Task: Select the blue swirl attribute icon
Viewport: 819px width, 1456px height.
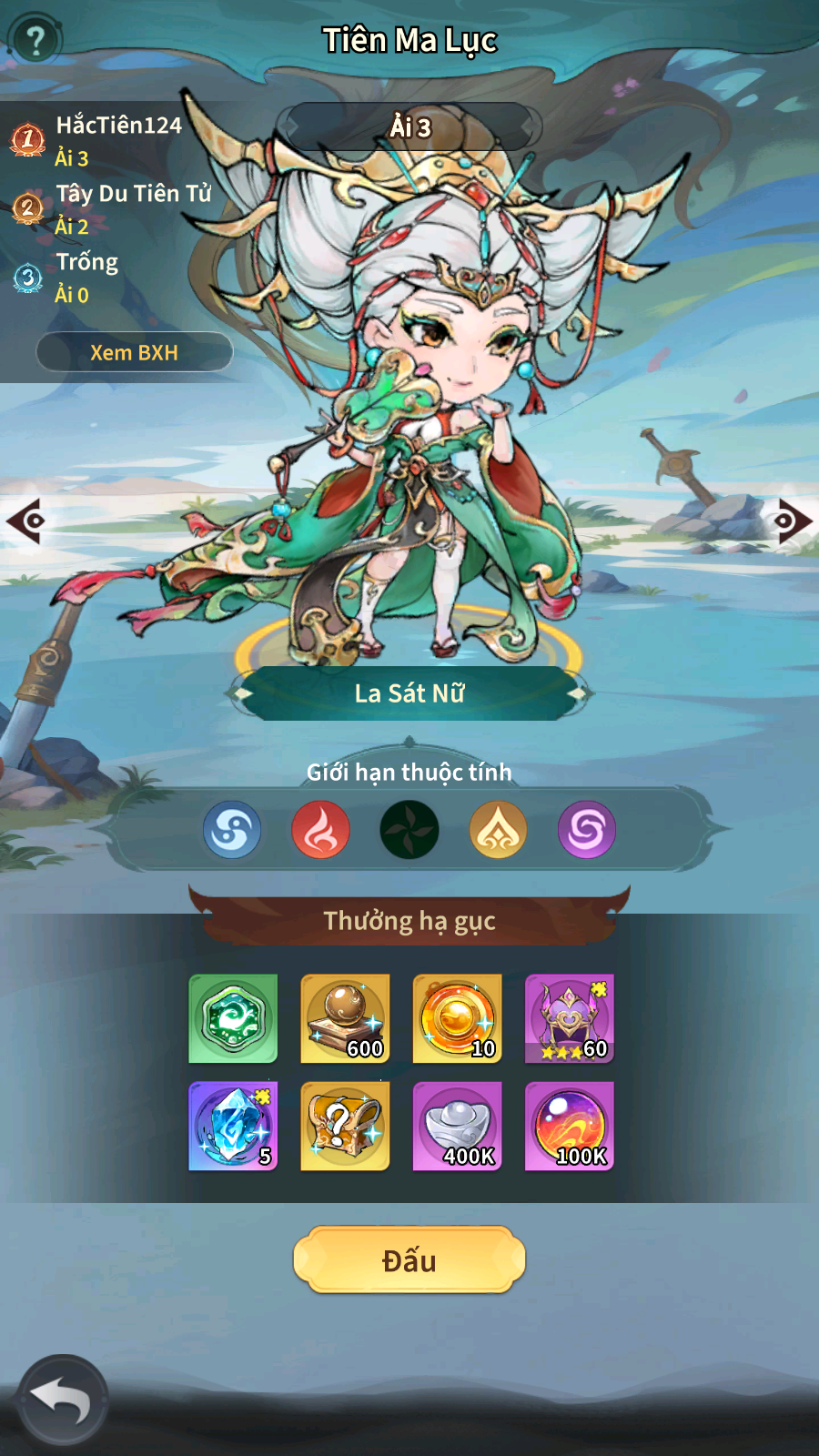Action: pyautogui.click(x=232, y=830)
